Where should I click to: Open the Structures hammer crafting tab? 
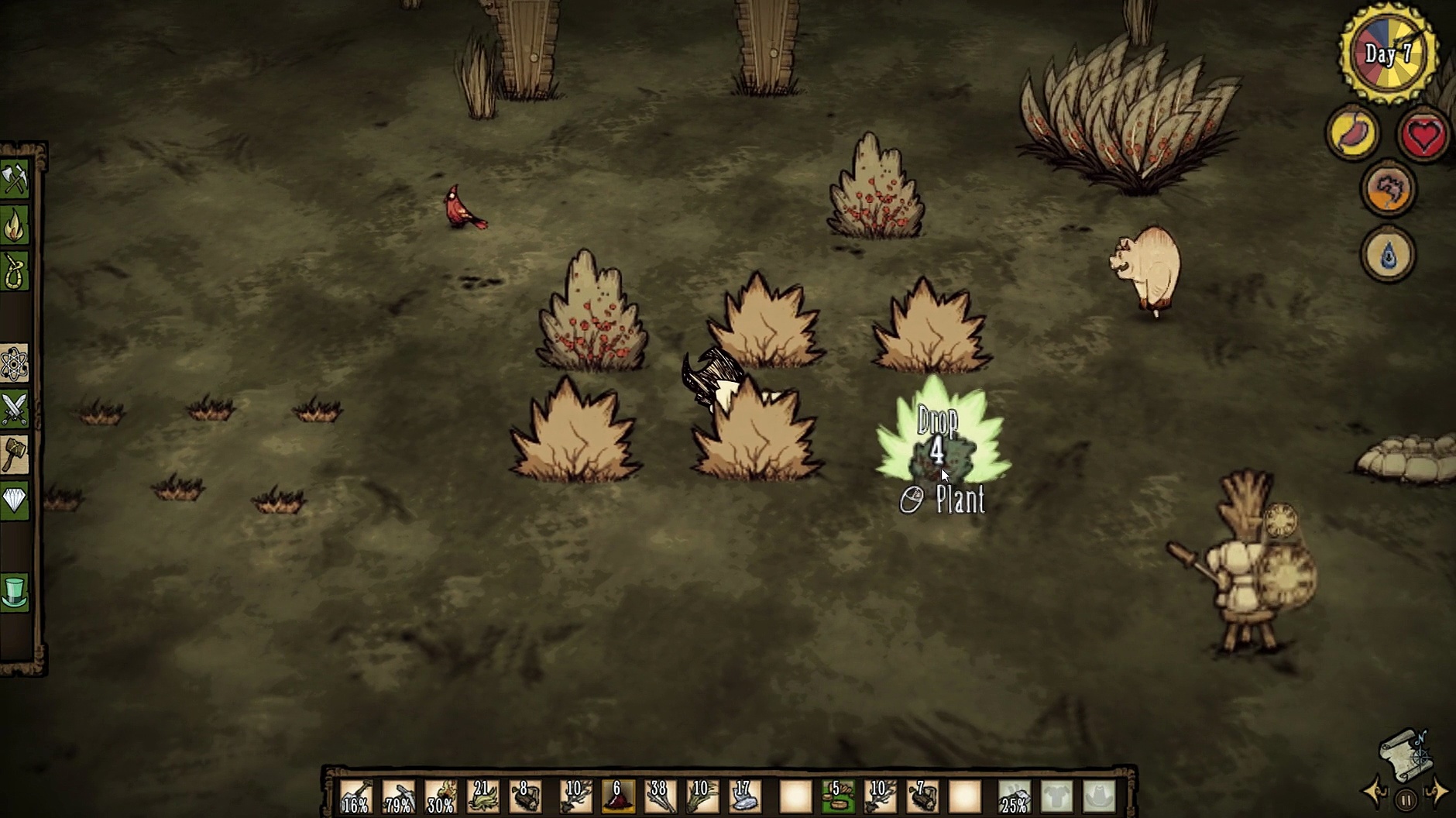15,455
